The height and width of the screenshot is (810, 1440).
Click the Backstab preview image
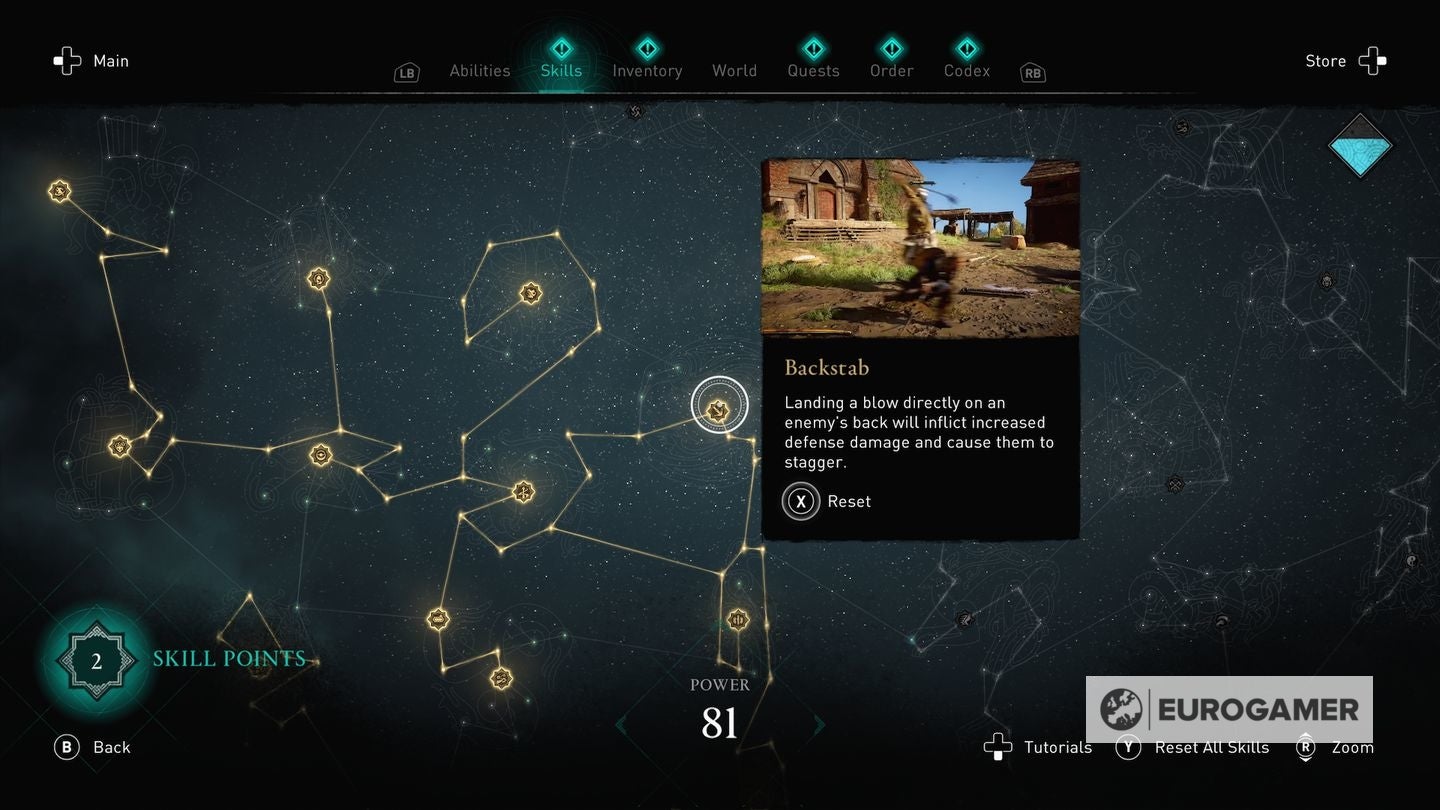tap(920, 247)
